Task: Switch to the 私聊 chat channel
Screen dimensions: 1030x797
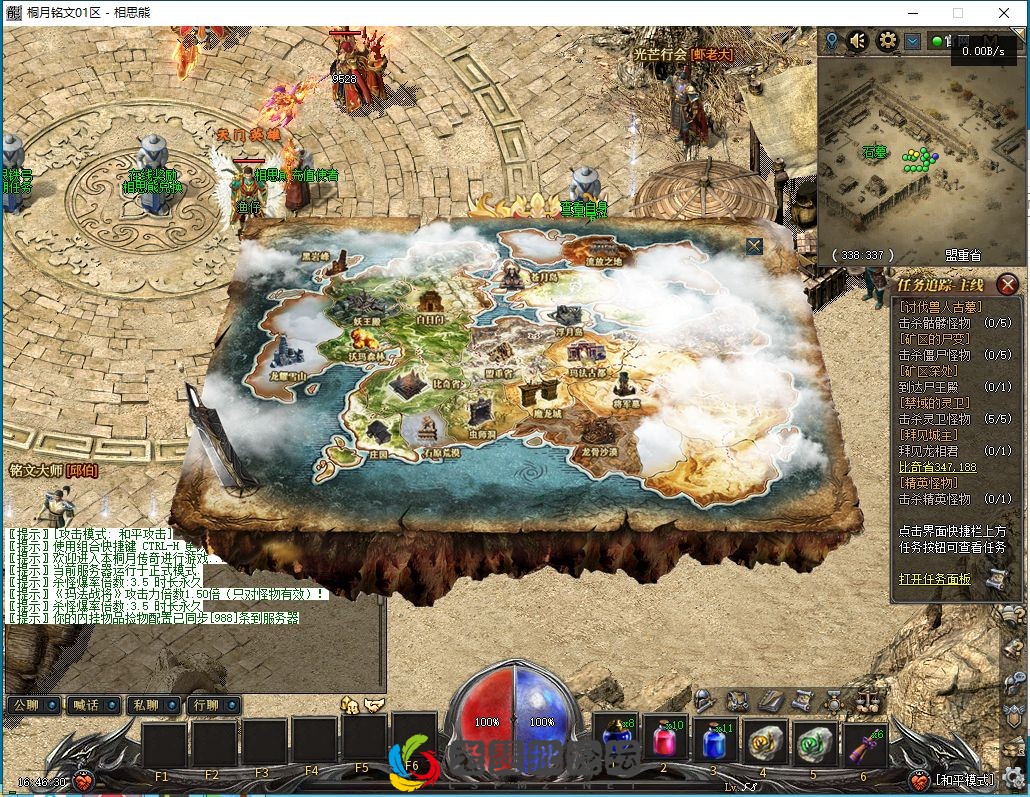Action: pyautogui.click(x=153, y=705)
